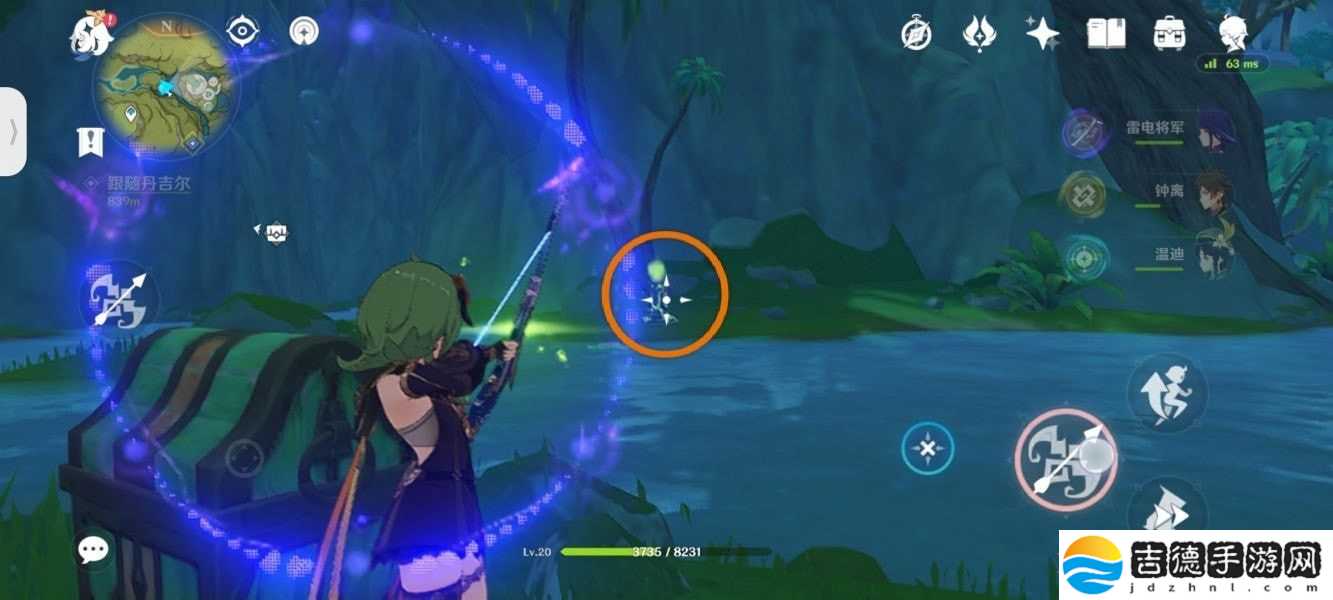Open the backpack inventory
1333x600 pixels.
tap(1169, 35)
